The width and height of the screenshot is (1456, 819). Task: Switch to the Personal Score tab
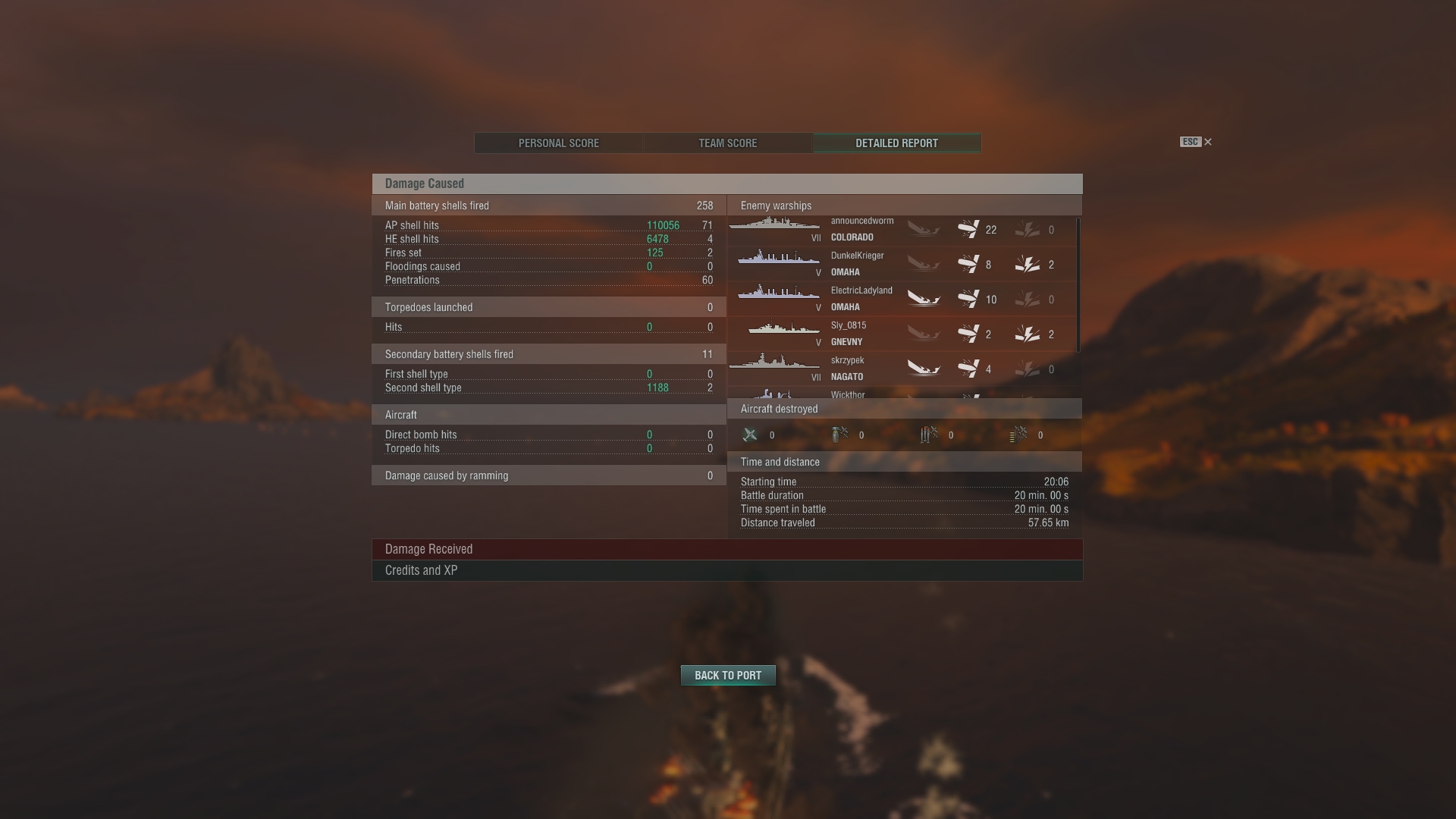click(559, 143)
